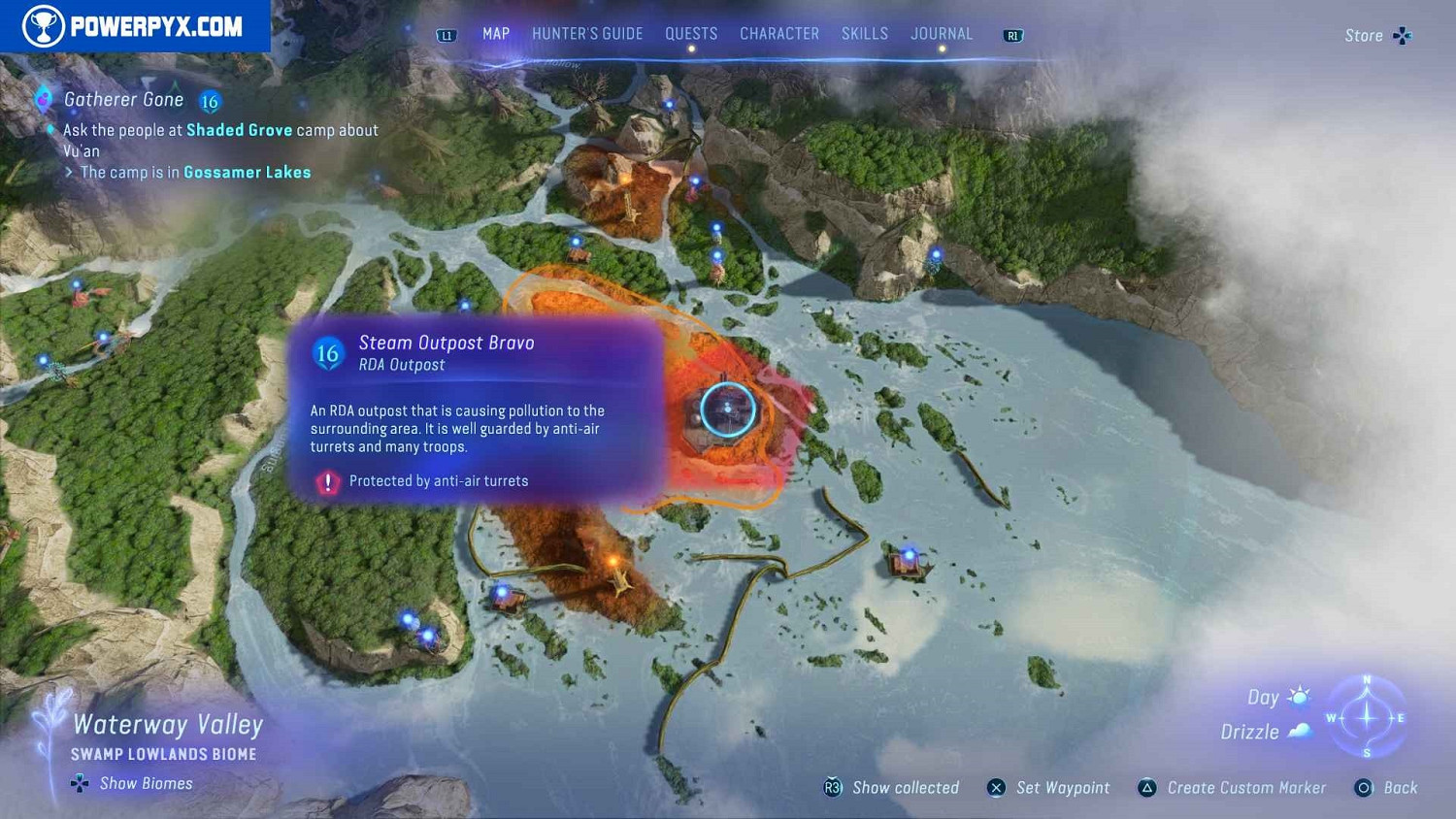Screen dimensions: 1456x819
Task: Click the PowerPyx.com logo overlay
Action: click(x=135, y=26)
